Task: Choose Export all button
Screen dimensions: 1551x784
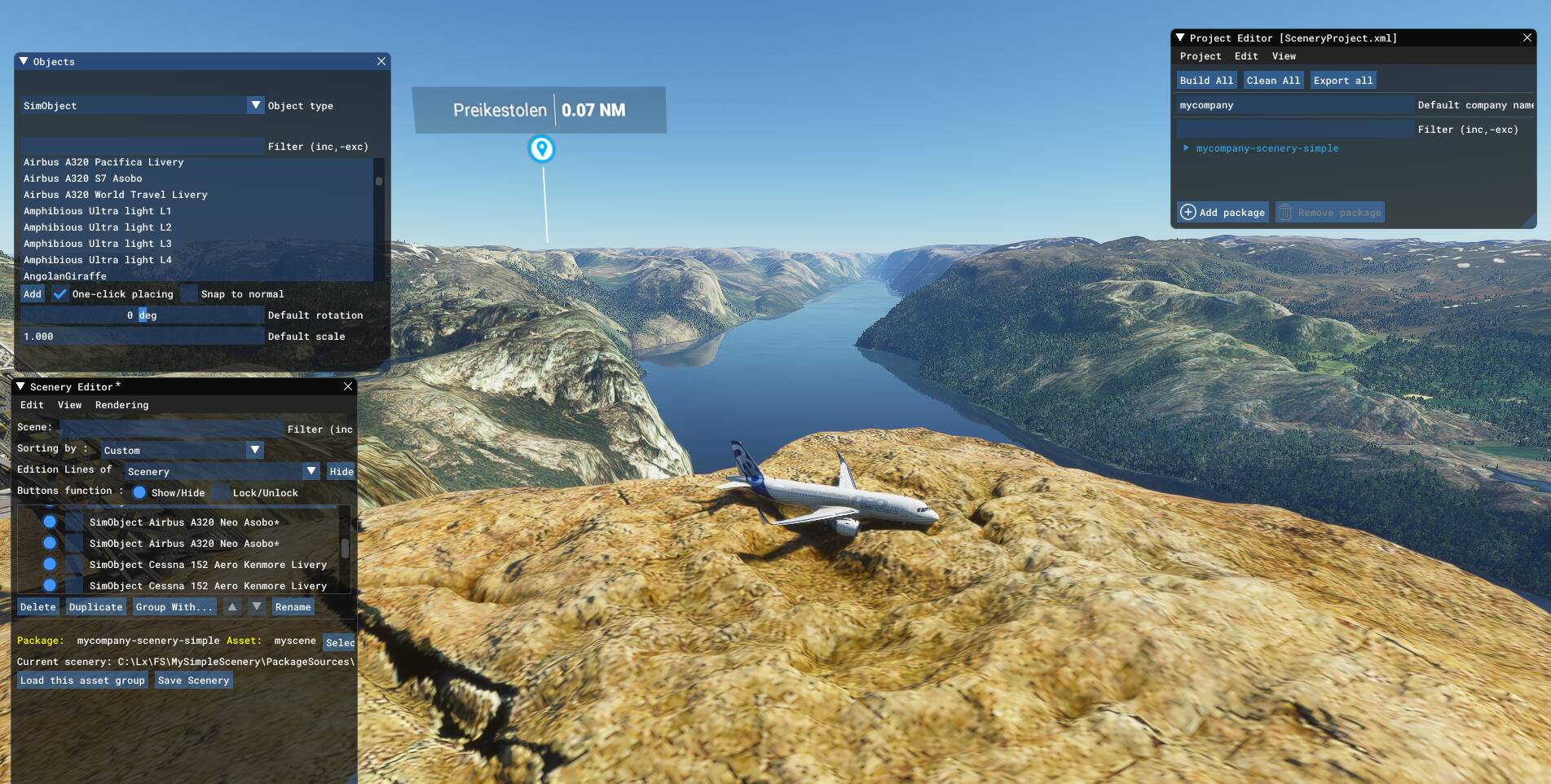Action: [1342, 81]
